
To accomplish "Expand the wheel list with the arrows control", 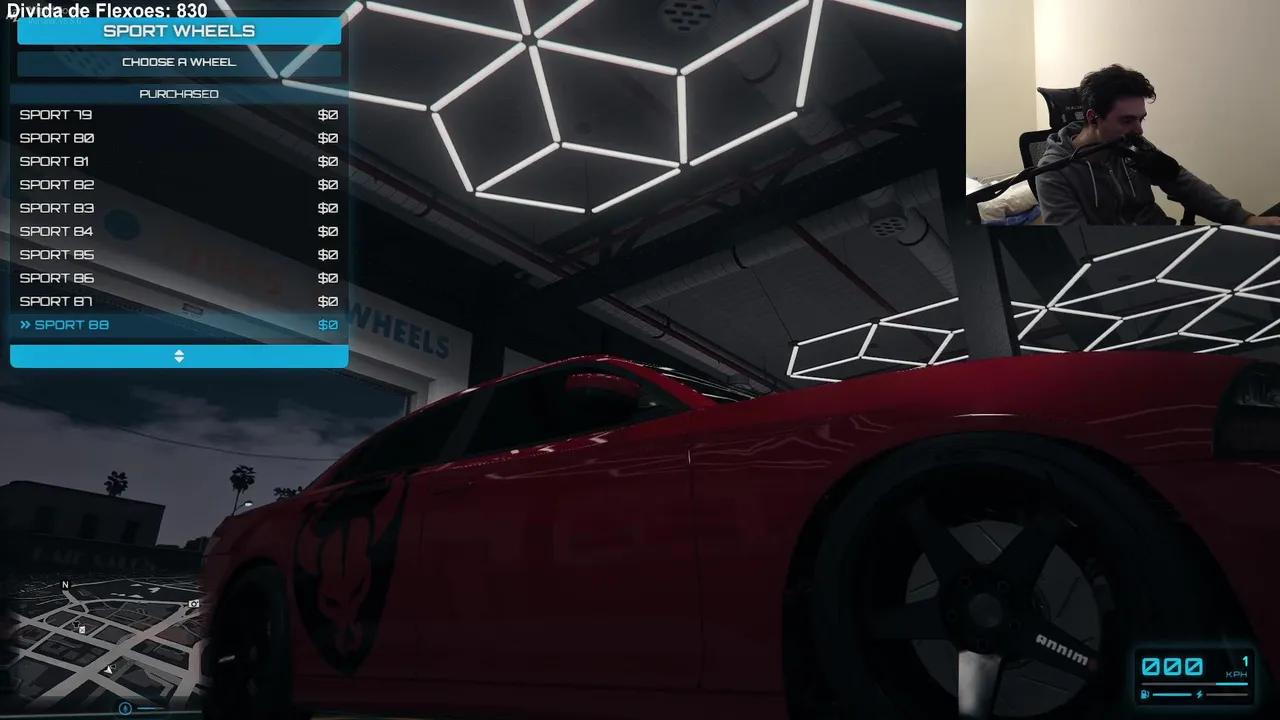I will tap(178, 356).
